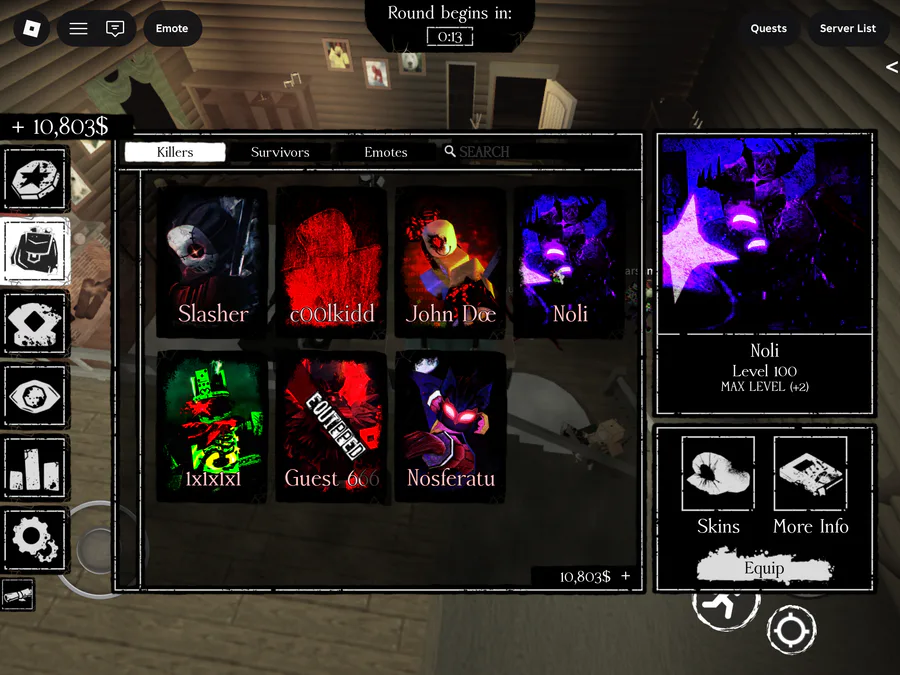Open the Server List
Screen dimensions: 900x675
pos(847,28)
